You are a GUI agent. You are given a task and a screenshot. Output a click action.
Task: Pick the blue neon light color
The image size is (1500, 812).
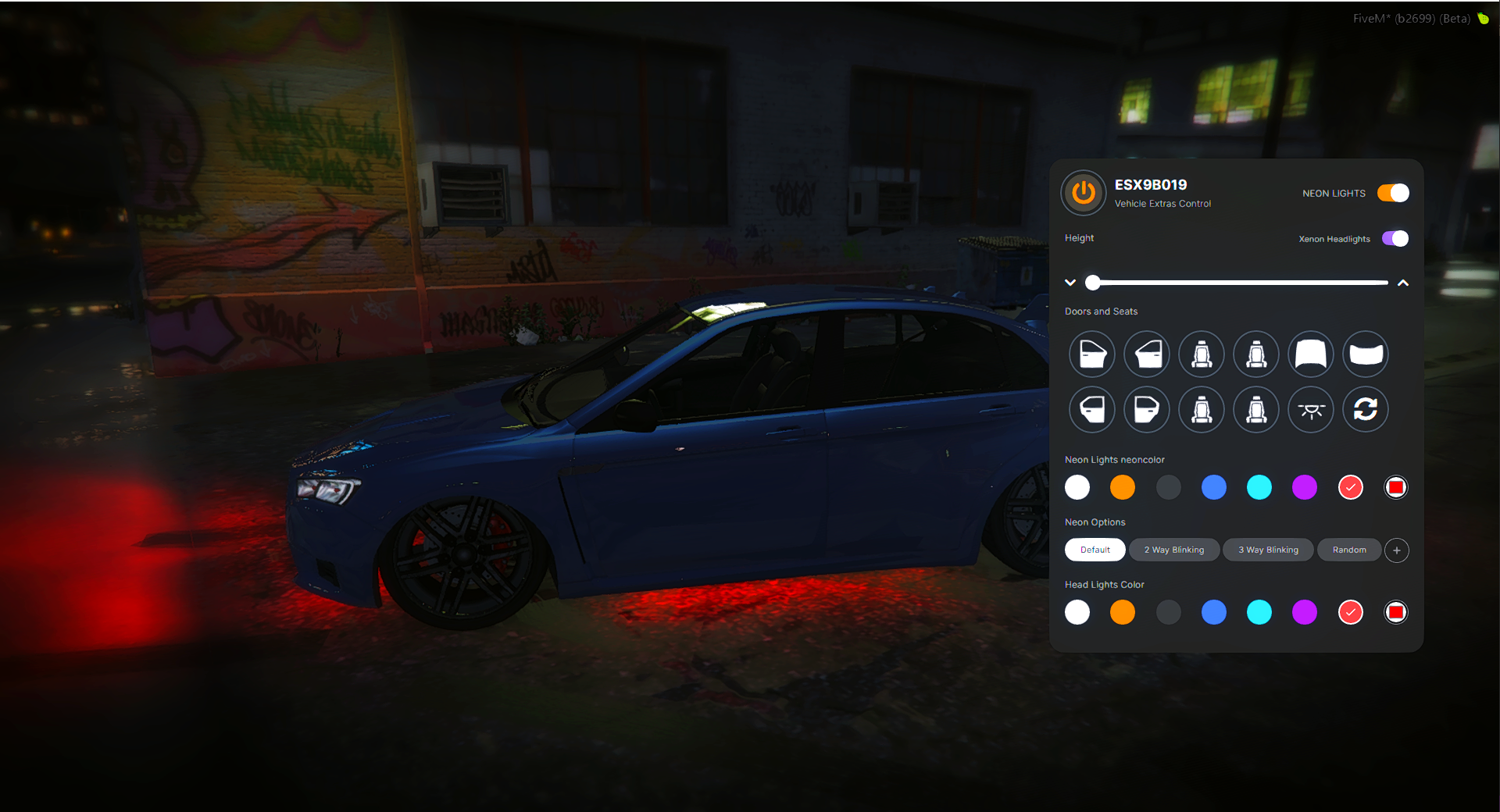[x=1214, y=487]
